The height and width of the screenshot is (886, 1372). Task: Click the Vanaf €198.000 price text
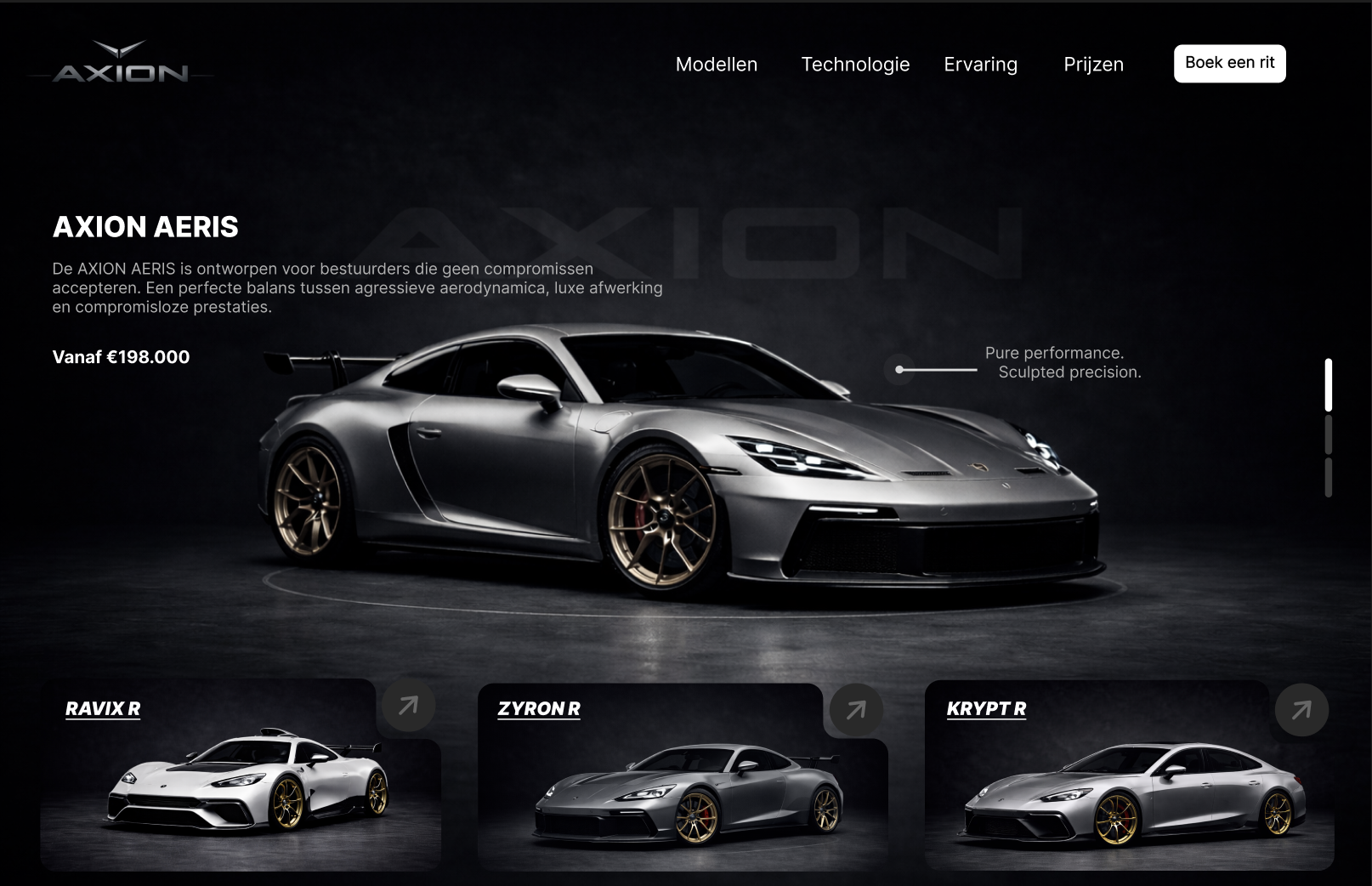click(122, 357)
